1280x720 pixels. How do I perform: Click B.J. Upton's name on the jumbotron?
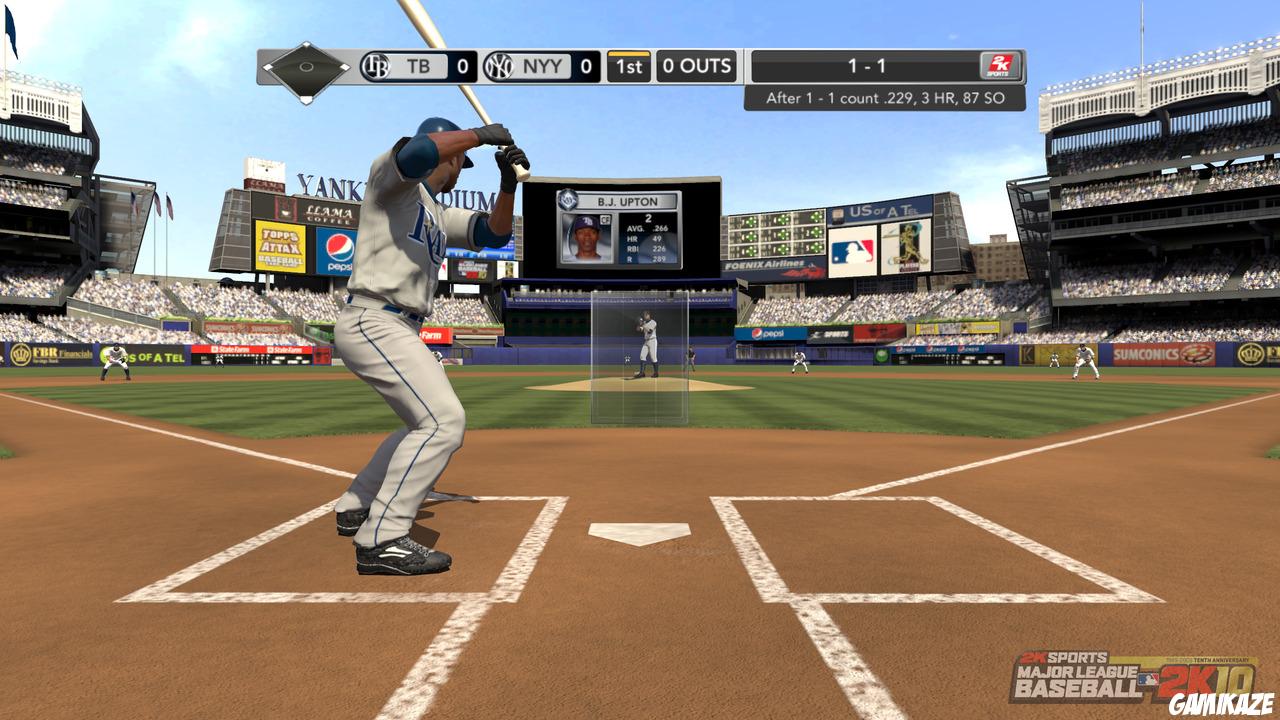coord(627,201)
